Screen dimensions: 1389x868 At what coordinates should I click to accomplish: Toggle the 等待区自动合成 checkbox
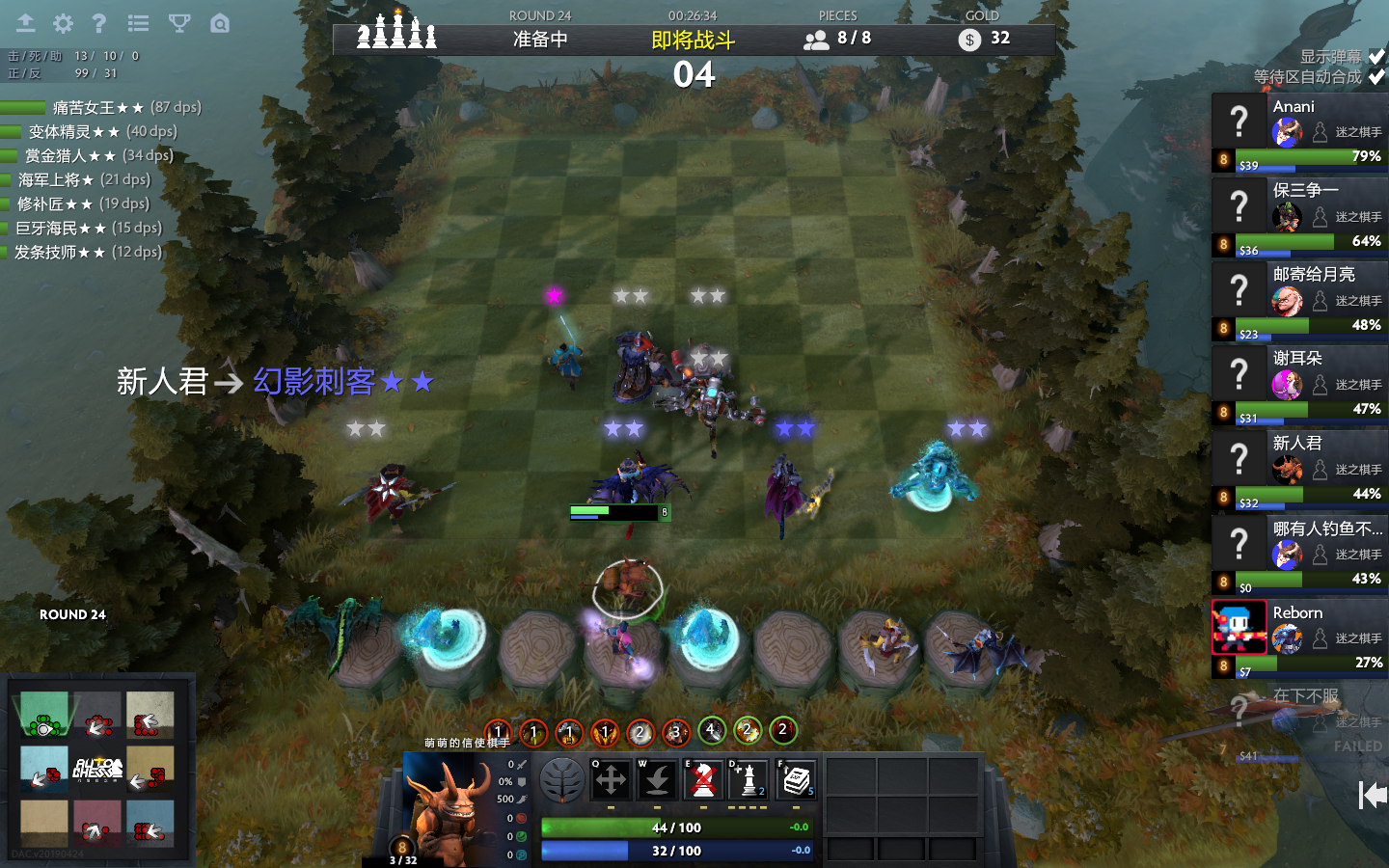tap(1376, 77)
